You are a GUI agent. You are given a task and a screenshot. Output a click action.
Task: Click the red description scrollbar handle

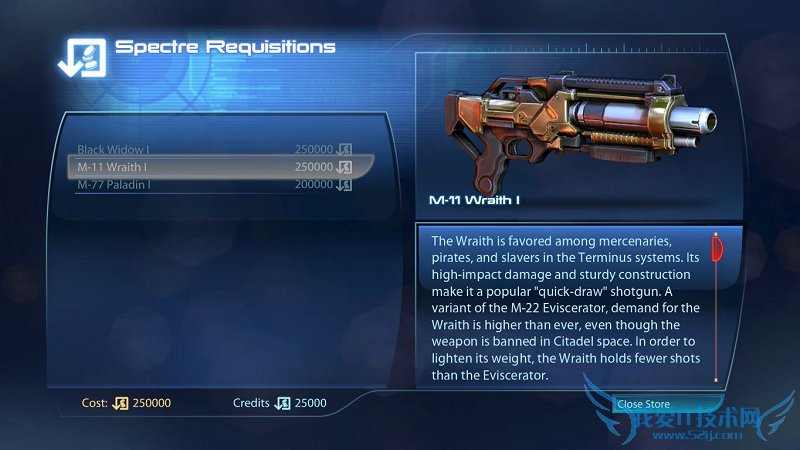pyautogui.click(x=716, y=248)
